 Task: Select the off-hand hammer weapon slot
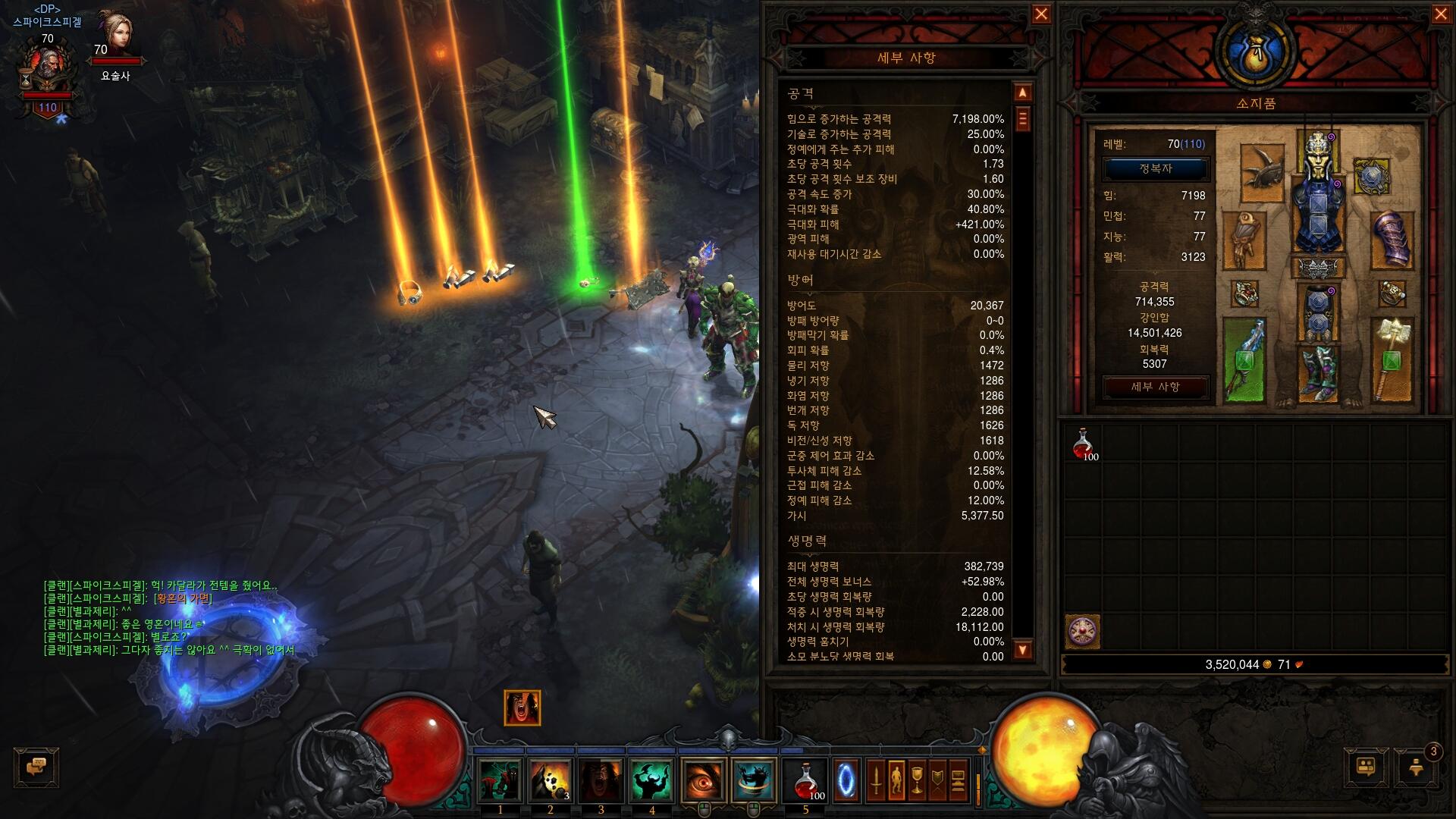click(1392, 359)
